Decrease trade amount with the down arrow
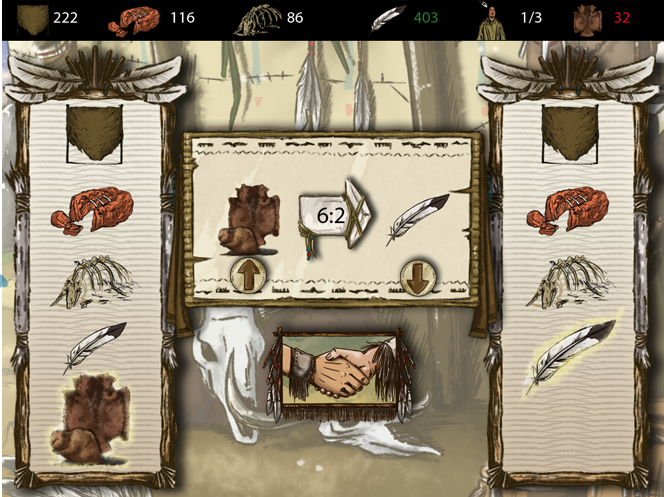 pos(416,276)
